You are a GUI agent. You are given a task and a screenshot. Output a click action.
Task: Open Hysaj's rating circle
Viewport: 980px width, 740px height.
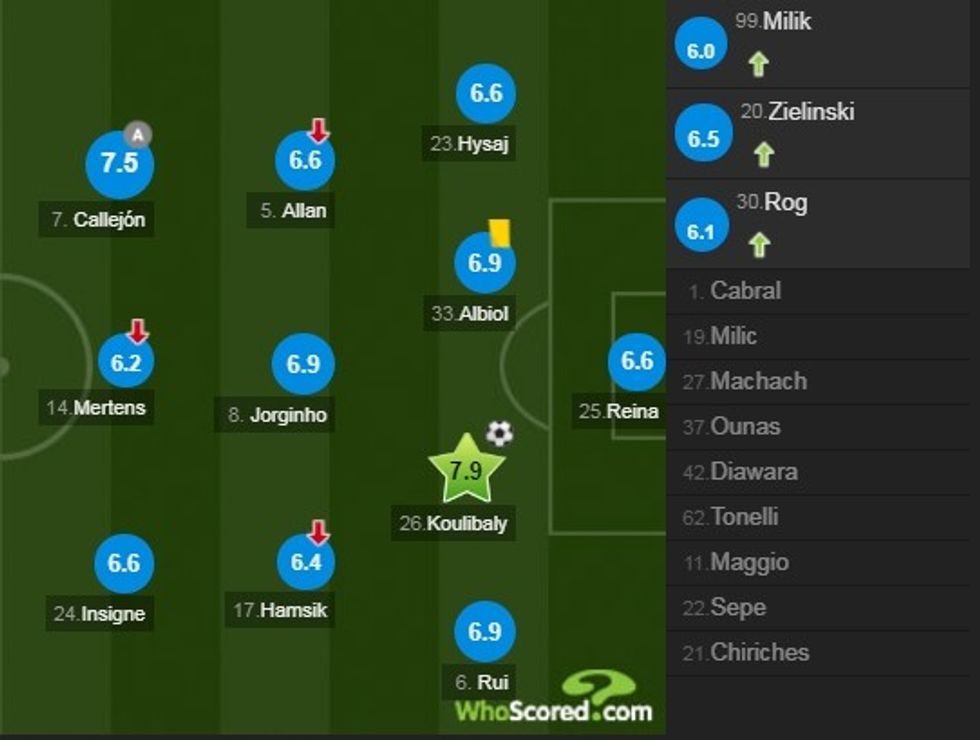tap(485, 94)
